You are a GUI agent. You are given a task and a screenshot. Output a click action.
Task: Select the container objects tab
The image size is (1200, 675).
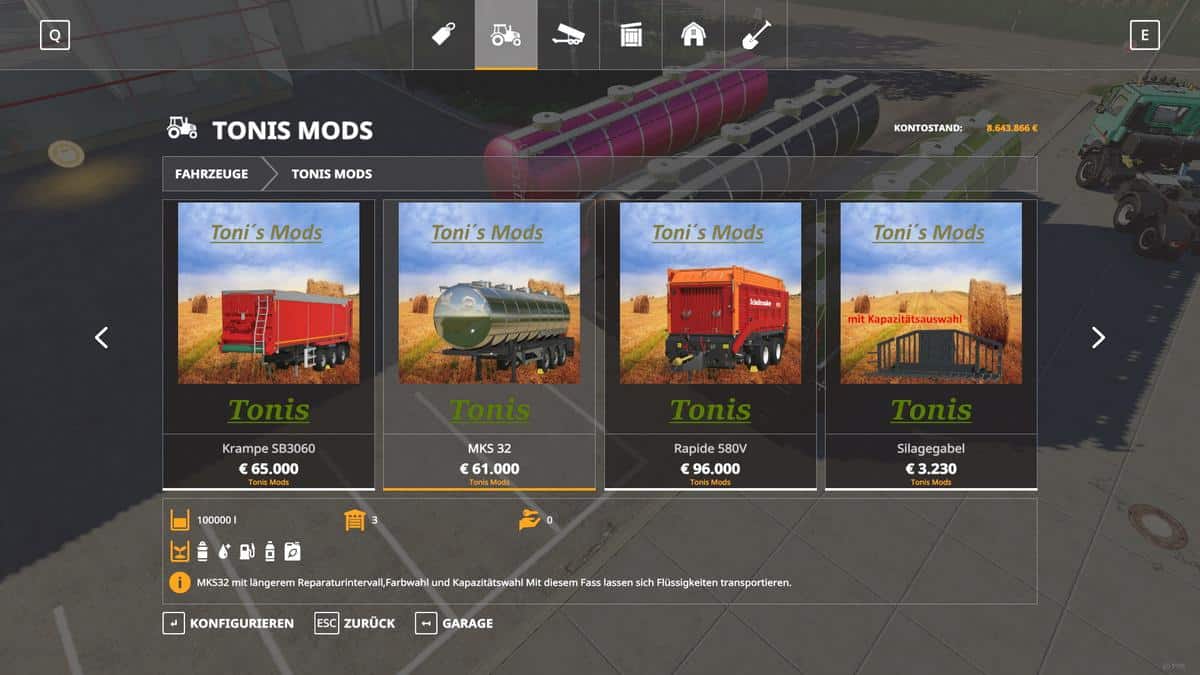630,35
